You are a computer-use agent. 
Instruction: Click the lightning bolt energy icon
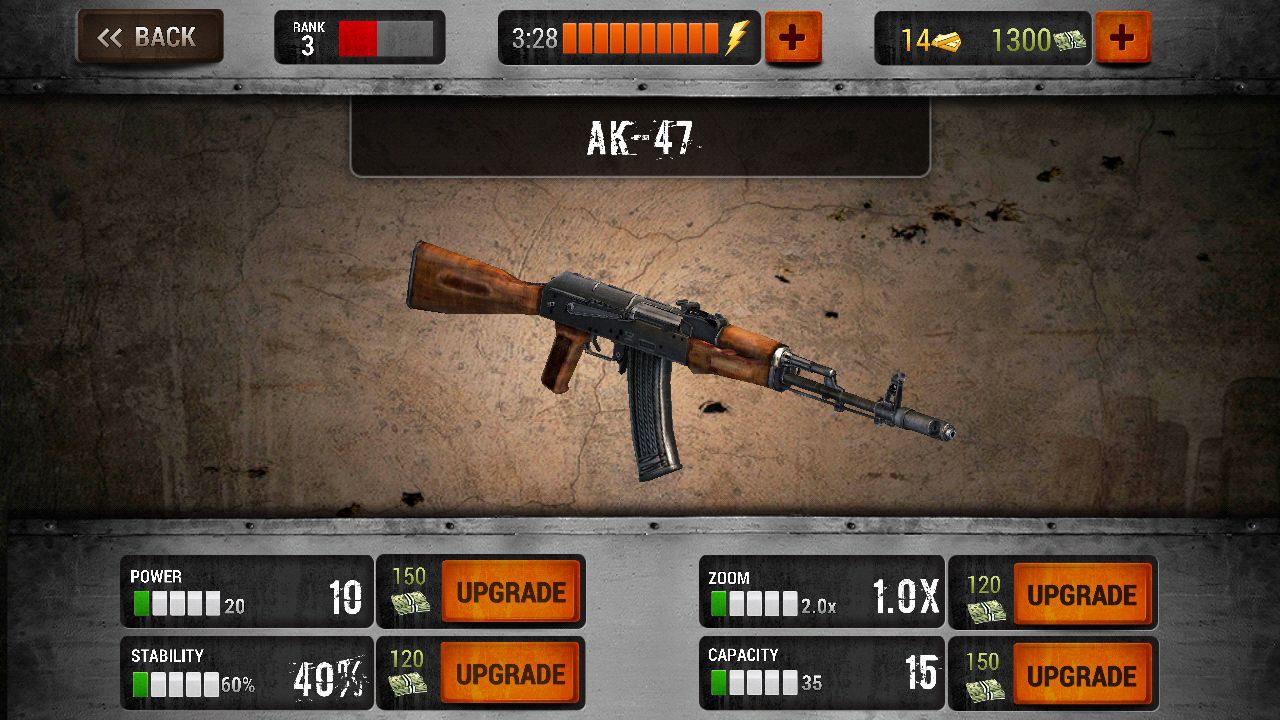pos(737,36)
